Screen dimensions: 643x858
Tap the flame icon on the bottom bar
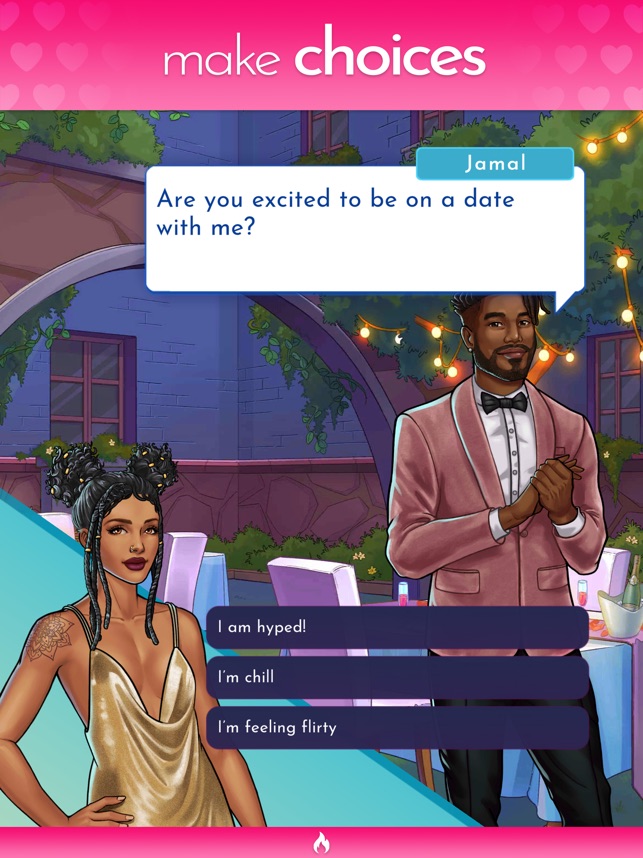(321, 843)
